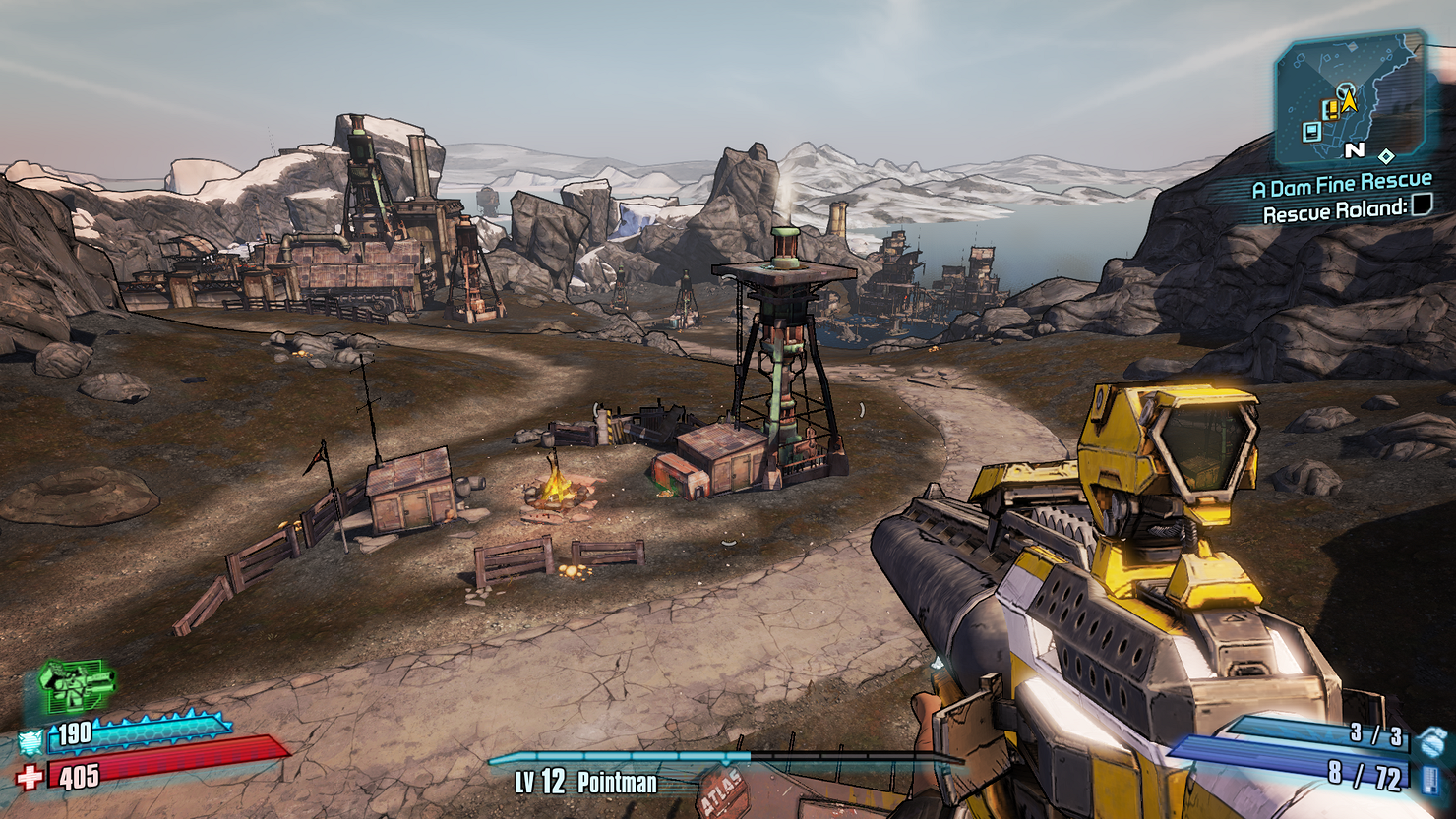The width and height of the screenshot is (1456, 819).
Task: Tick the Rescue Roland objective checkbox
Action: 1422,205
